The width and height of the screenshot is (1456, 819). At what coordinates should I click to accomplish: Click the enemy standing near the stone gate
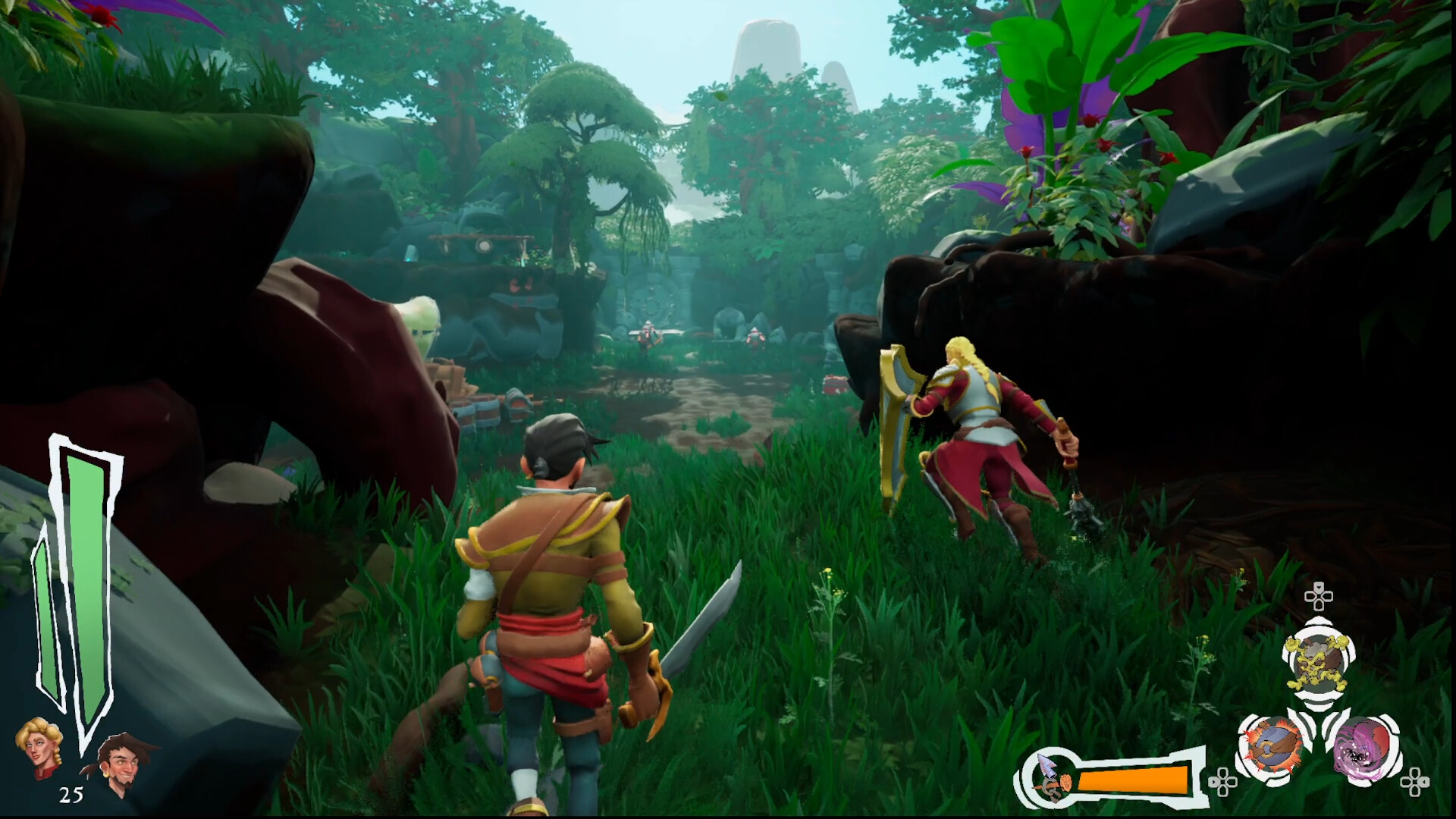coord(647,334)
